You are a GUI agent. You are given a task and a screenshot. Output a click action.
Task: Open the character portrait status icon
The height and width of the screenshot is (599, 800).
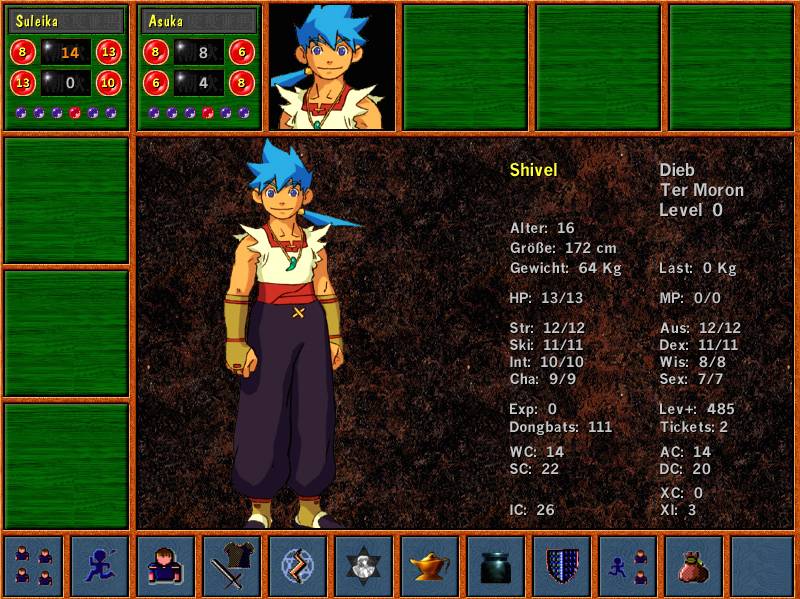click(165, 566)
